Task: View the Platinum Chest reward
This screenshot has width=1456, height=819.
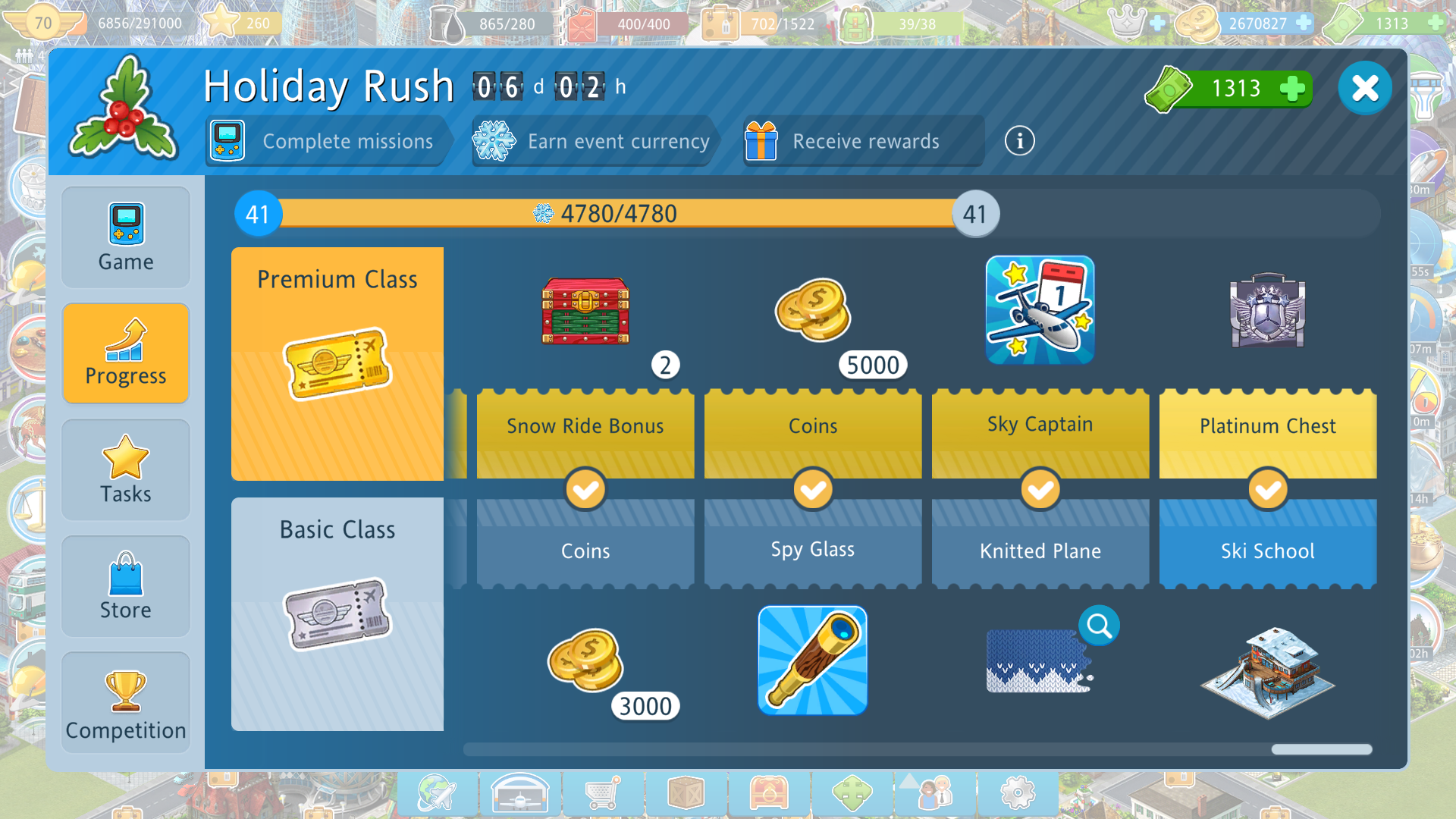Action: tap(1267, 311)
